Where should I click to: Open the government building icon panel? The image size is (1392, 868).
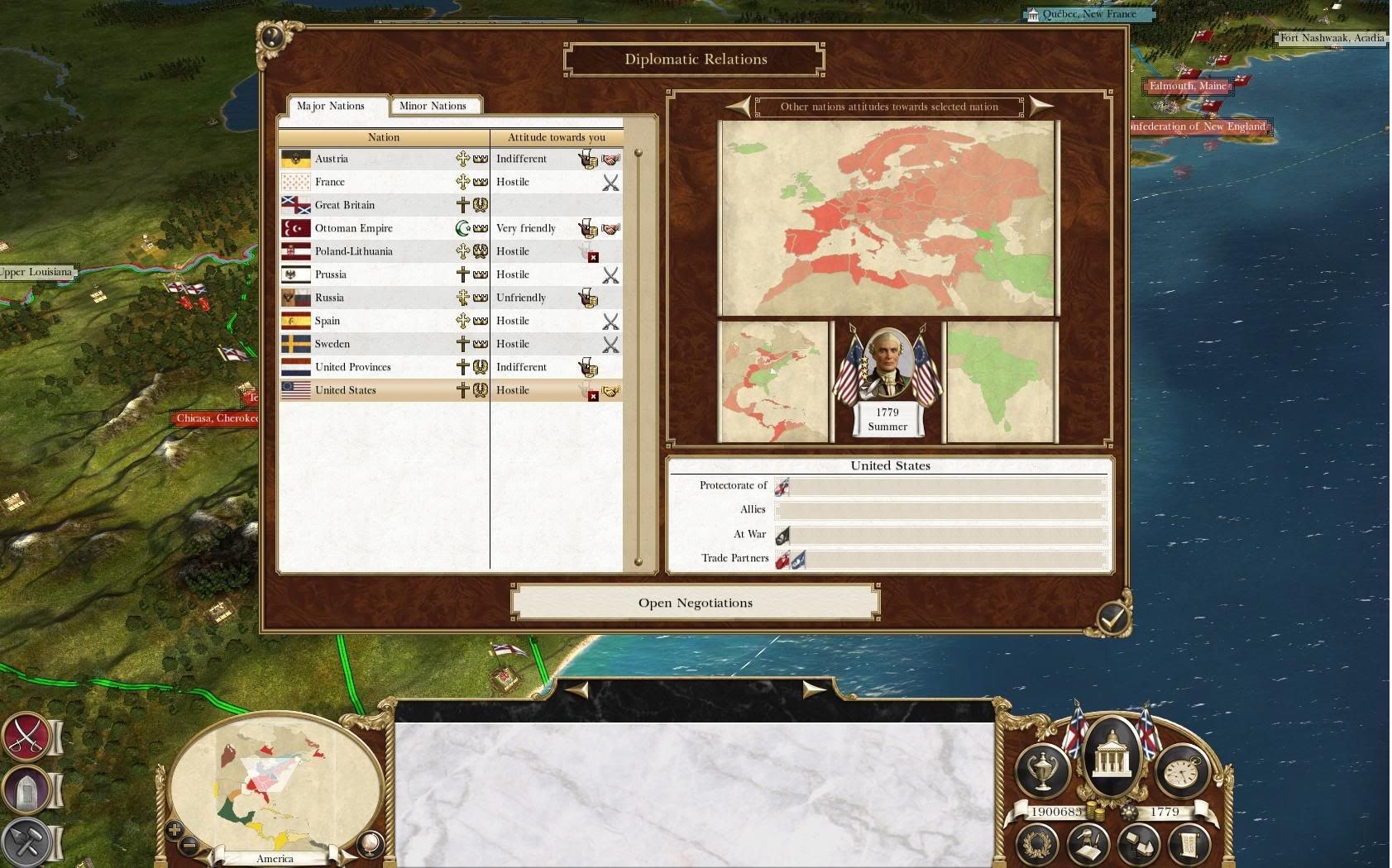tap(1112, 752)
